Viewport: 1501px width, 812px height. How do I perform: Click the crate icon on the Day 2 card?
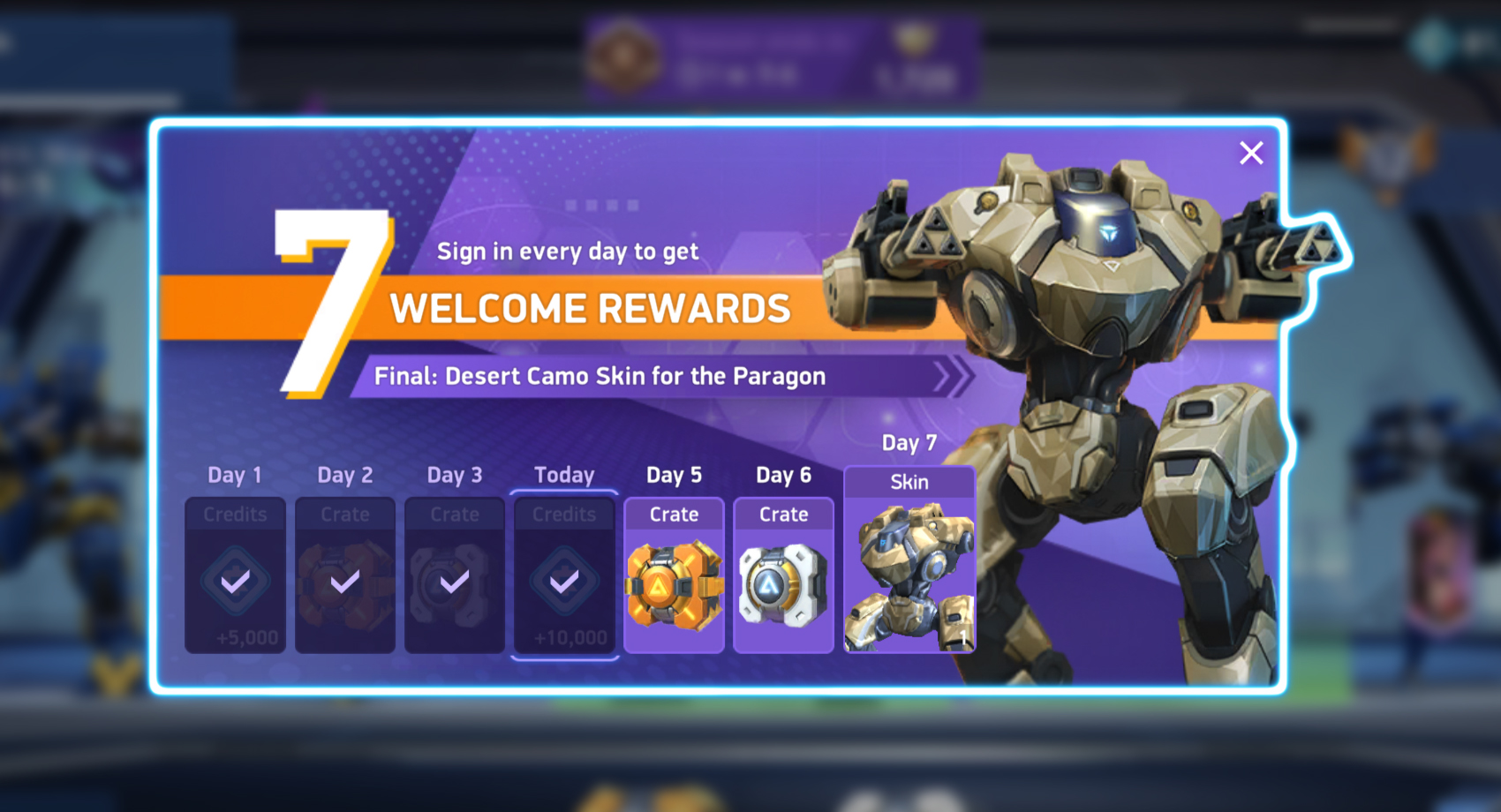tap(345, 583)
